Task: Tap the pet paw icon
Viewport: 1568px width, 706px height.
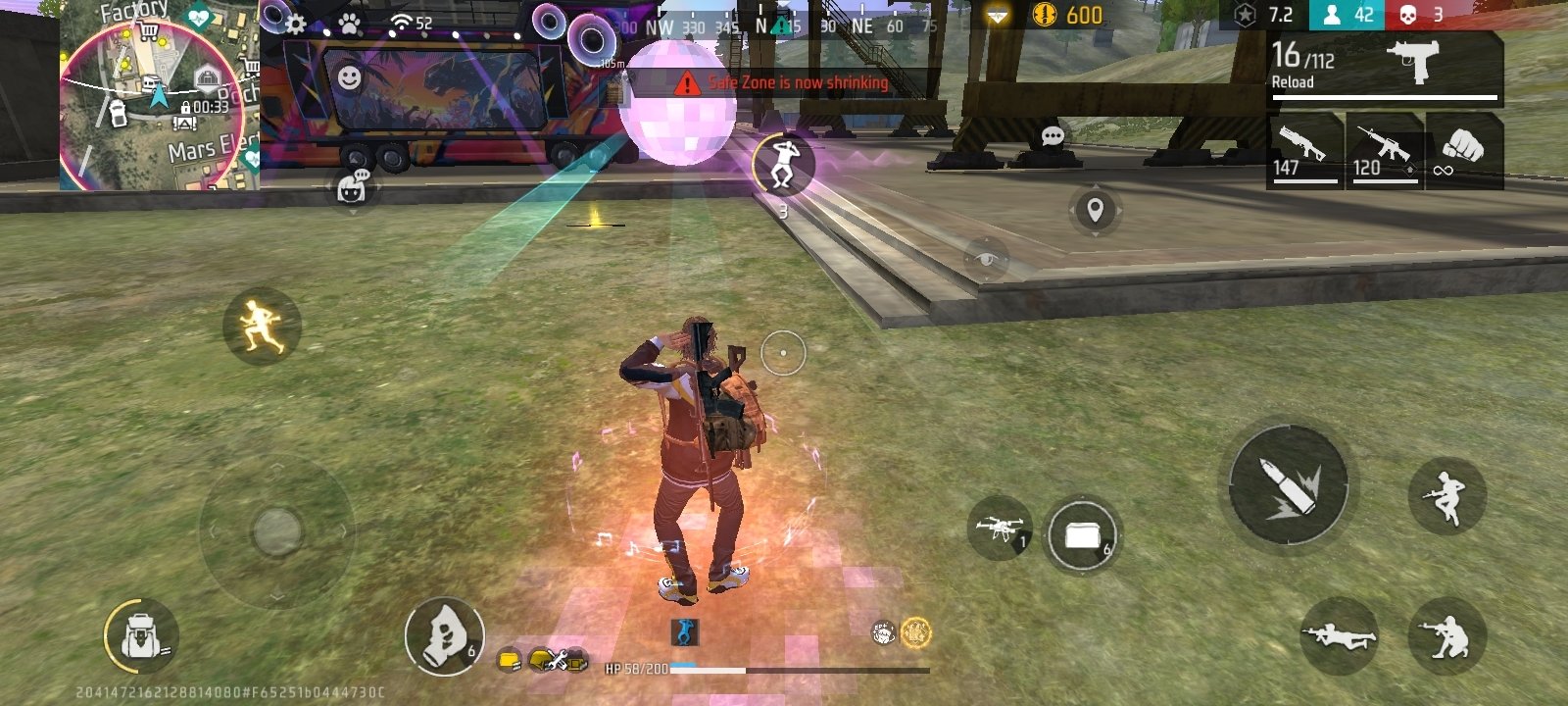Action: (x=349, y=22)
